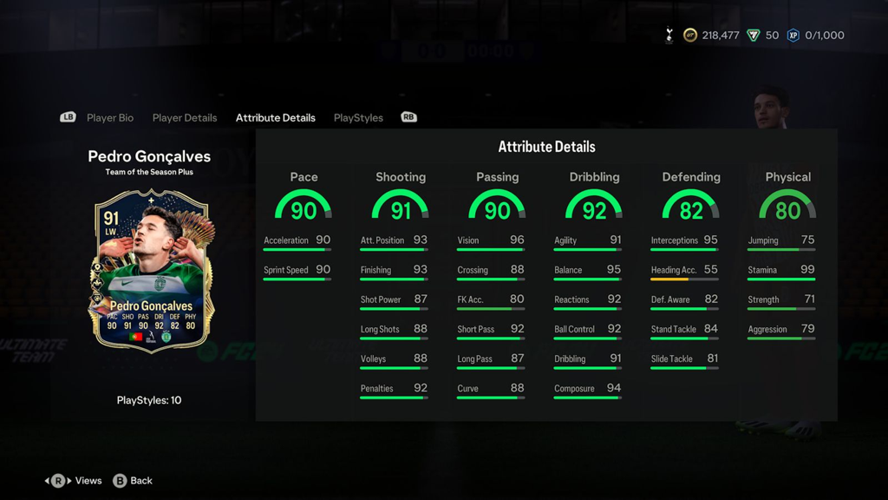
Task: Open the Player Details tab
Action: (184, 118)
